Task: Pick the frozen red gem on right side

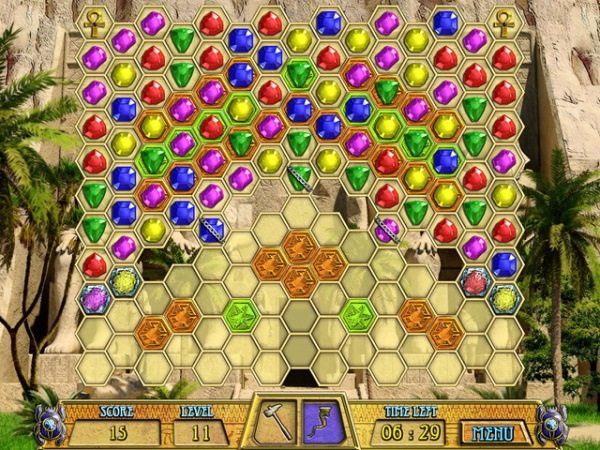Action: coord(475,281)
